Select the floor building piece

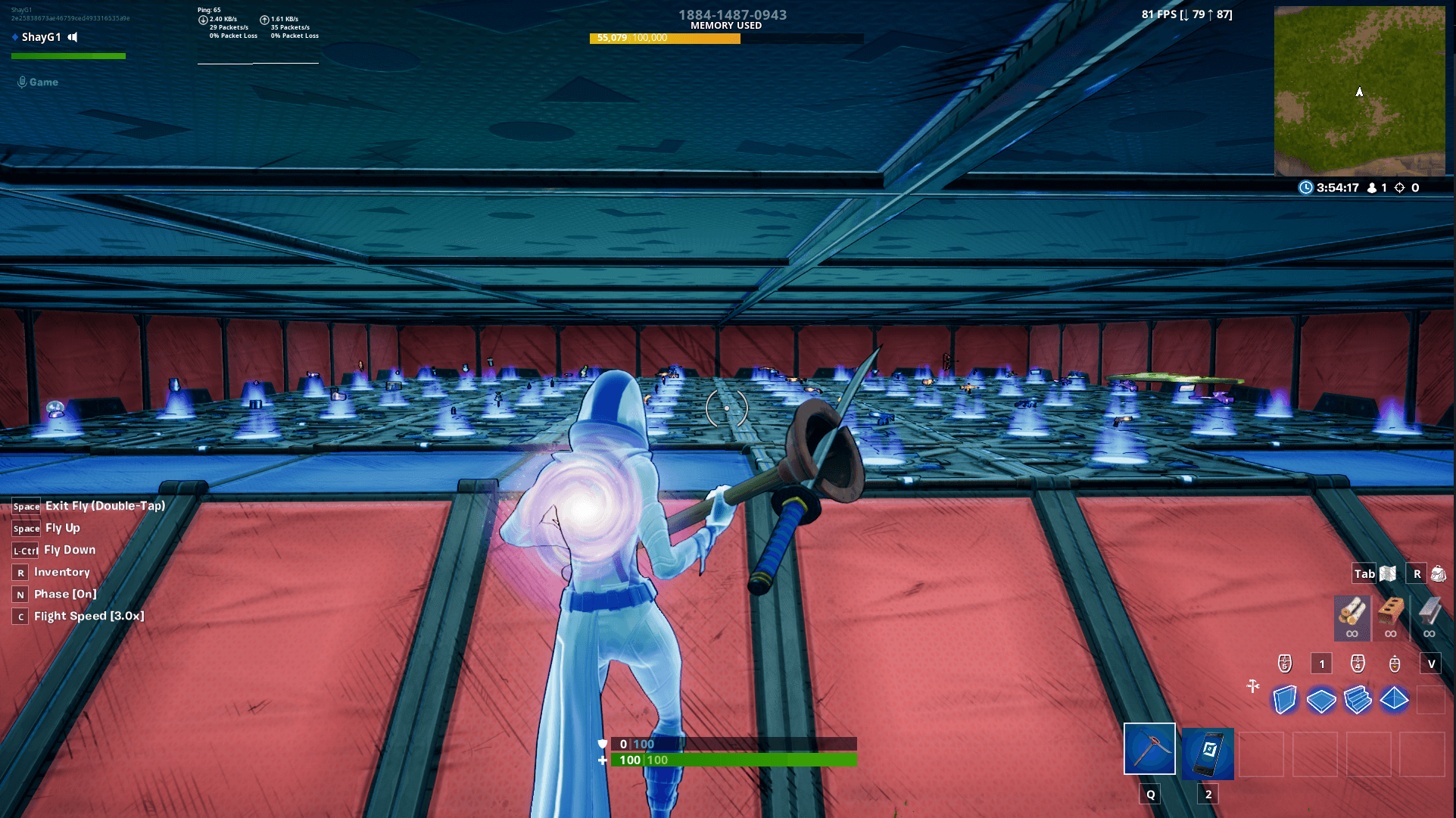[1322, 701]
